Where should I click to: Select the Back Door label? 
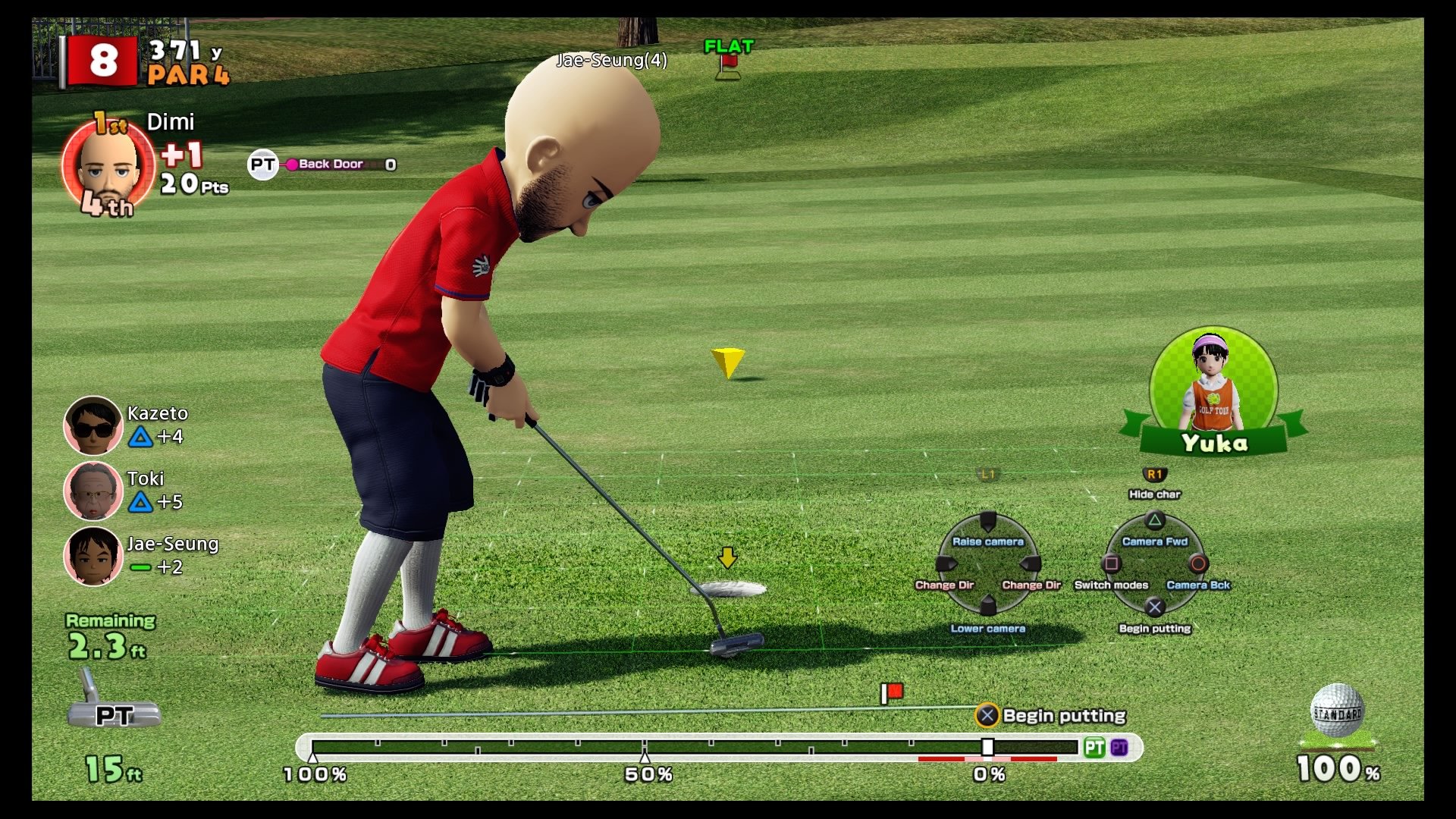click(329, 163)
